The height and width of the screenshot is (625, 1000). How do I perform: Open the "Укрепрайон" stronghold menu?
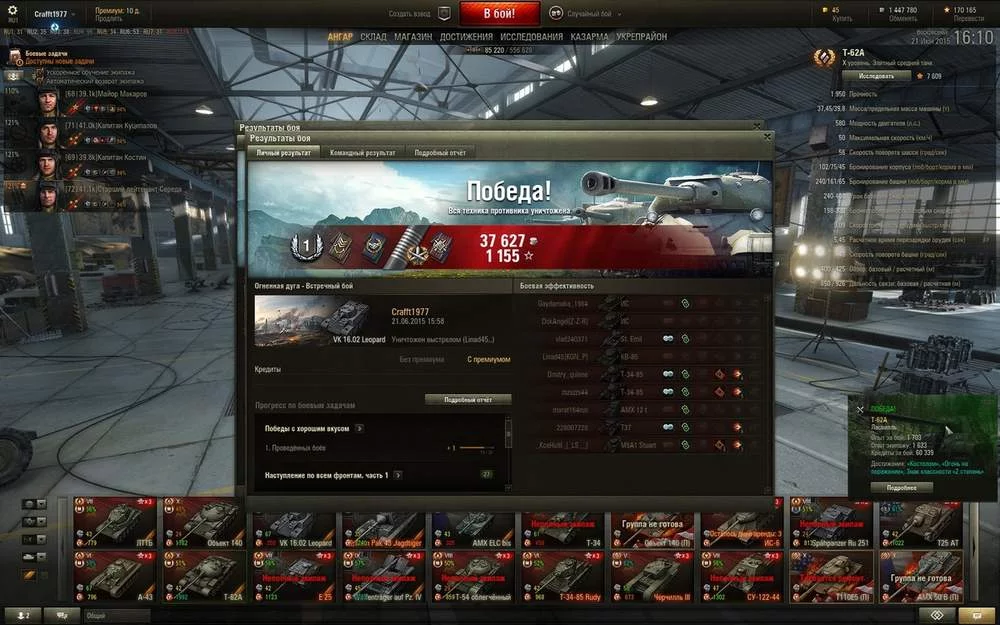point(641,37)
